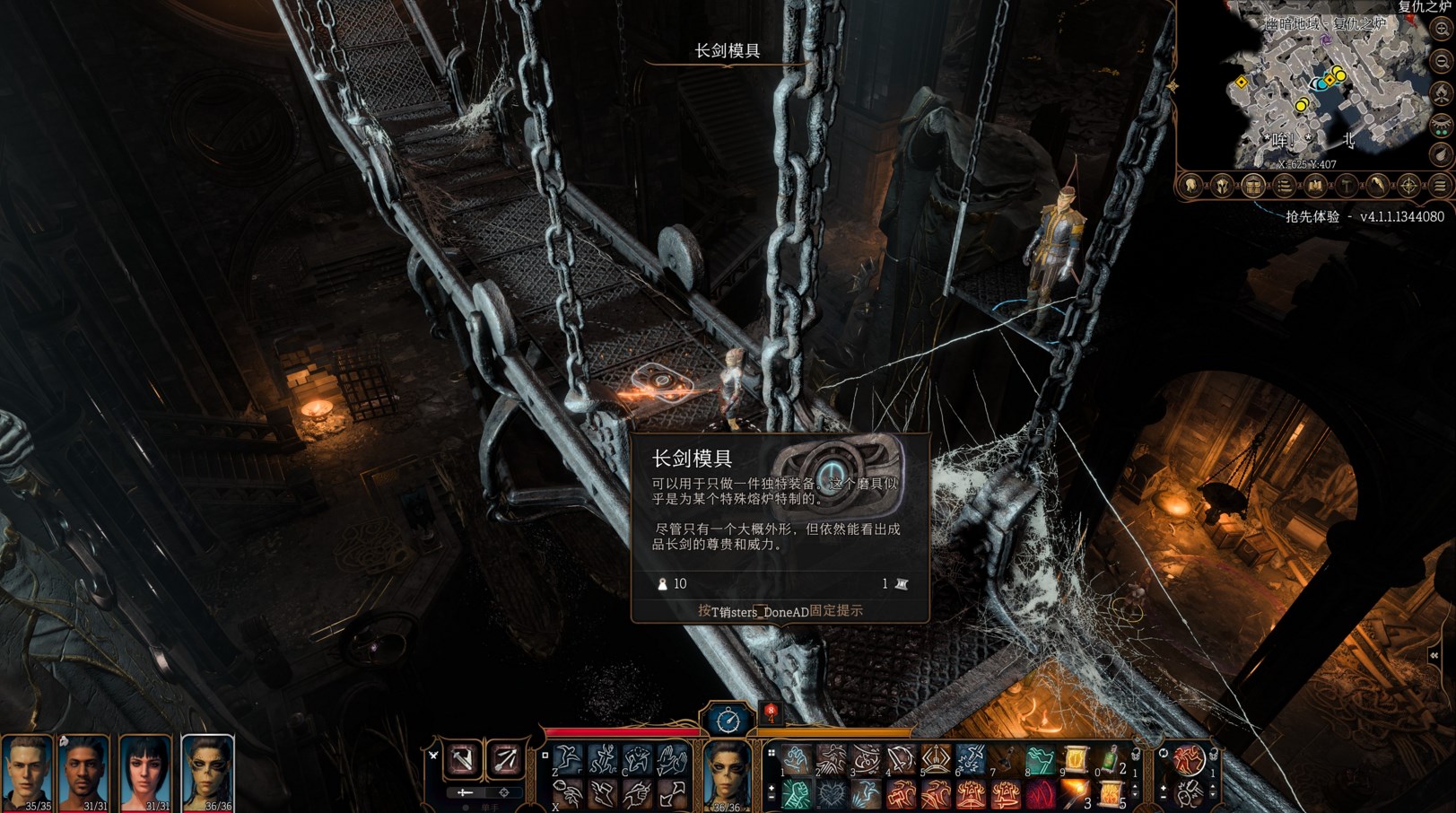Open the treasure chest inventory button
Screen dimensions: 1456x813
coord(1253,187)
